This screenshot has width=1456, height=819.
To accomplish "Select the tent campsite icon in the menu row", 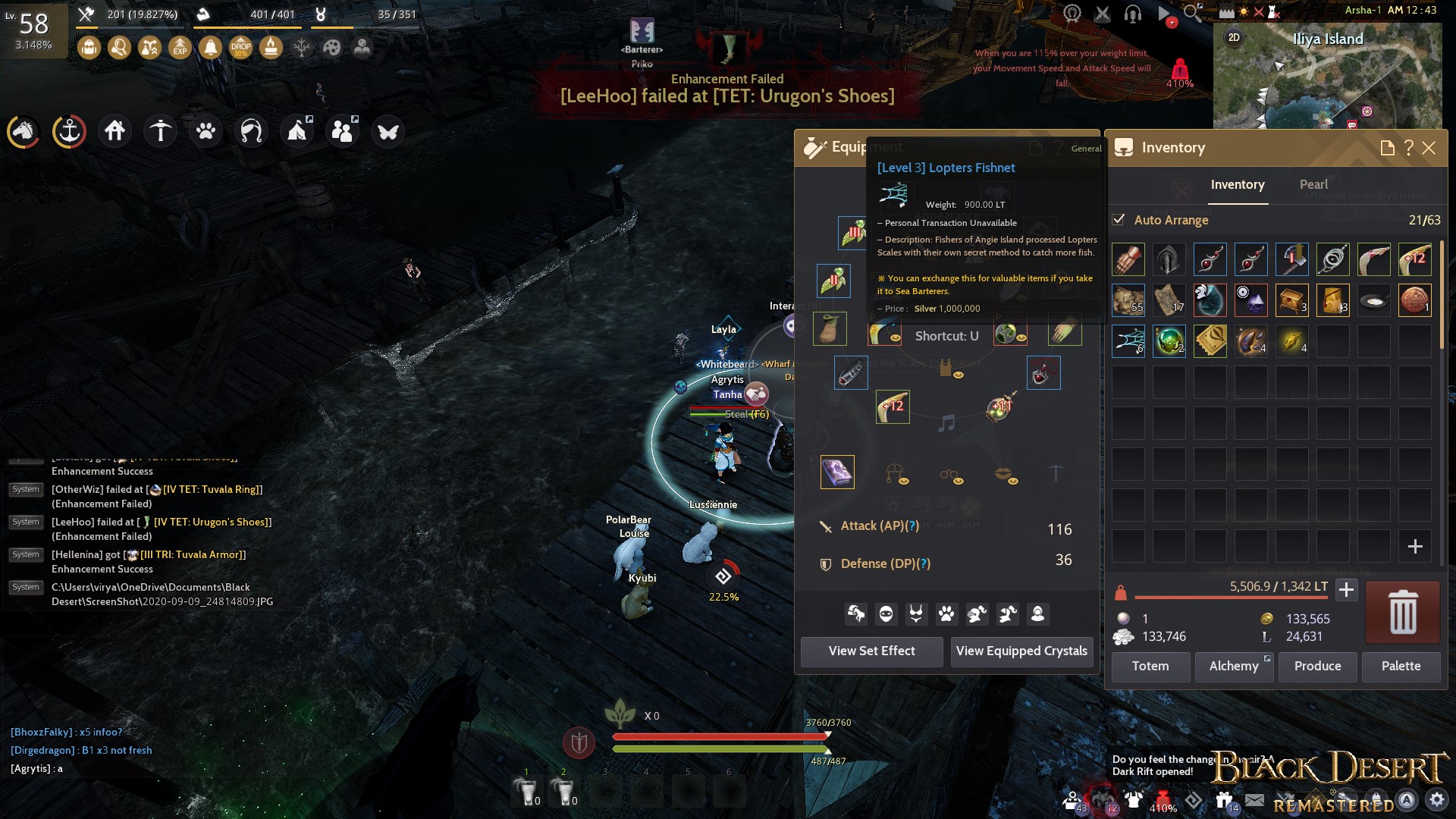I will pyautogui.click(x=297, y=130).
